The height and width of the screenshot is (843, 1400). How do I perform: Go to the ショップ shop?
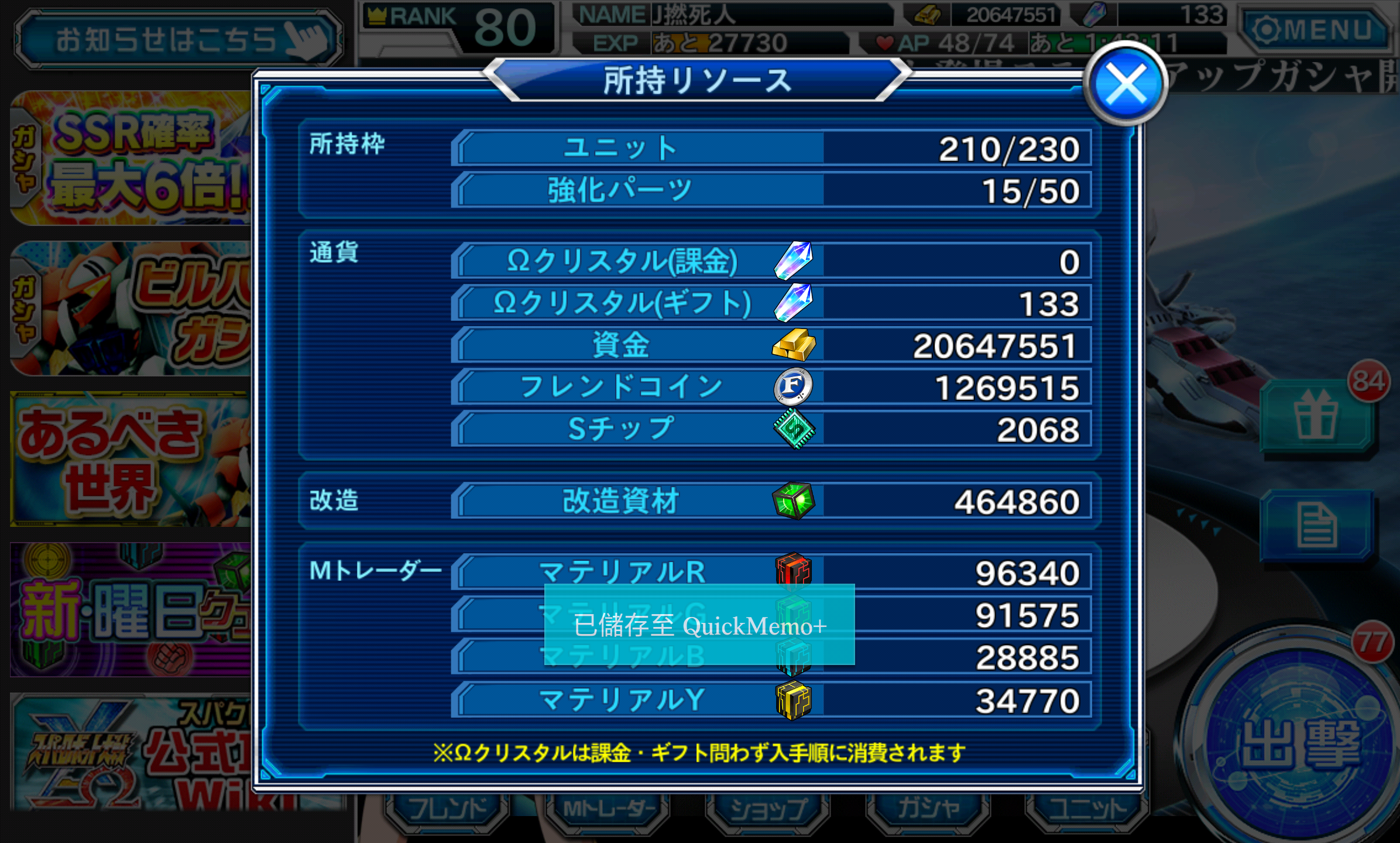768,810
